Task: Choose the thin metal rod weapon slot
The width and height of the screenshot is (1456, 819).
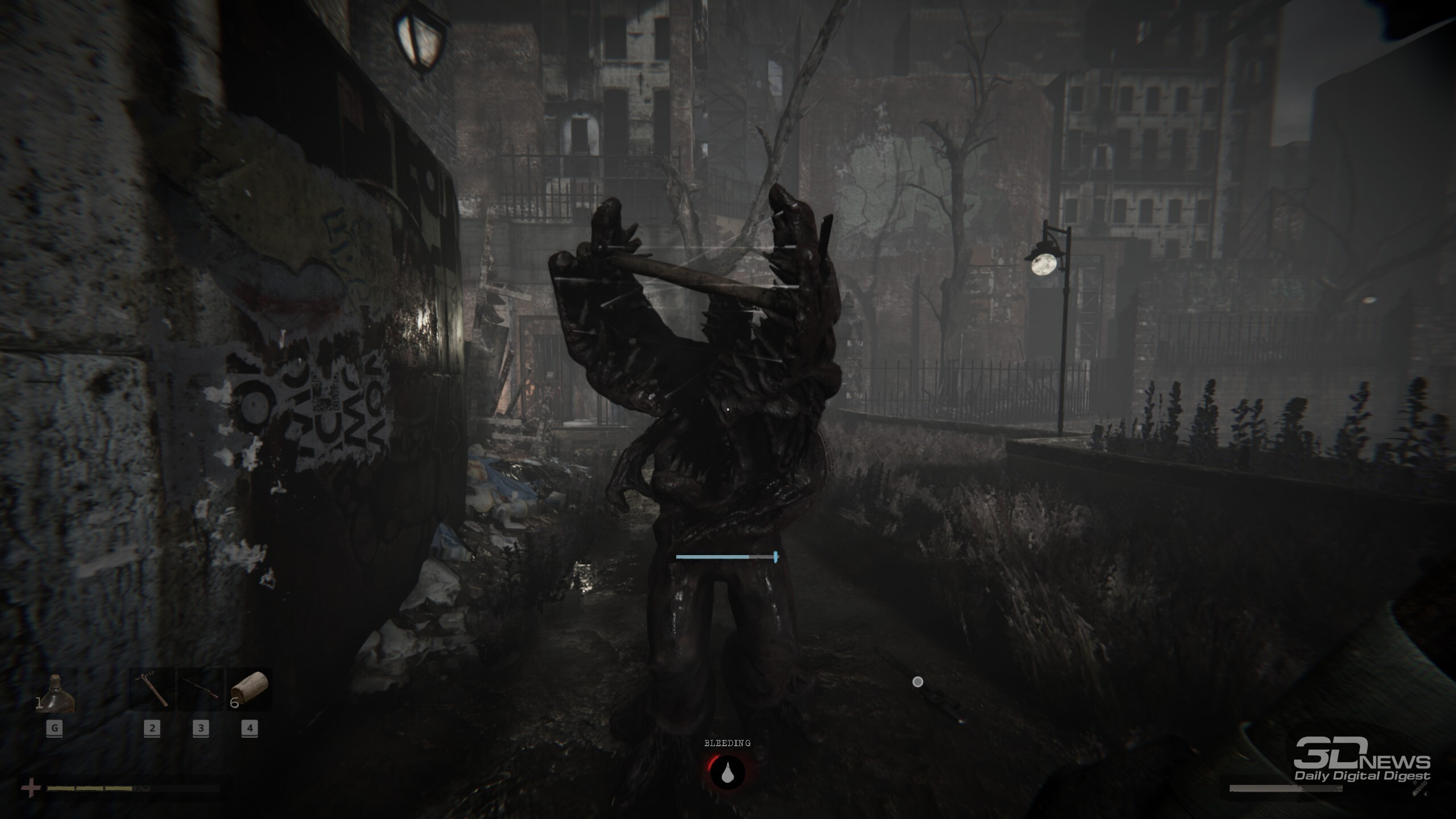Action: click(x=201, y=689)
